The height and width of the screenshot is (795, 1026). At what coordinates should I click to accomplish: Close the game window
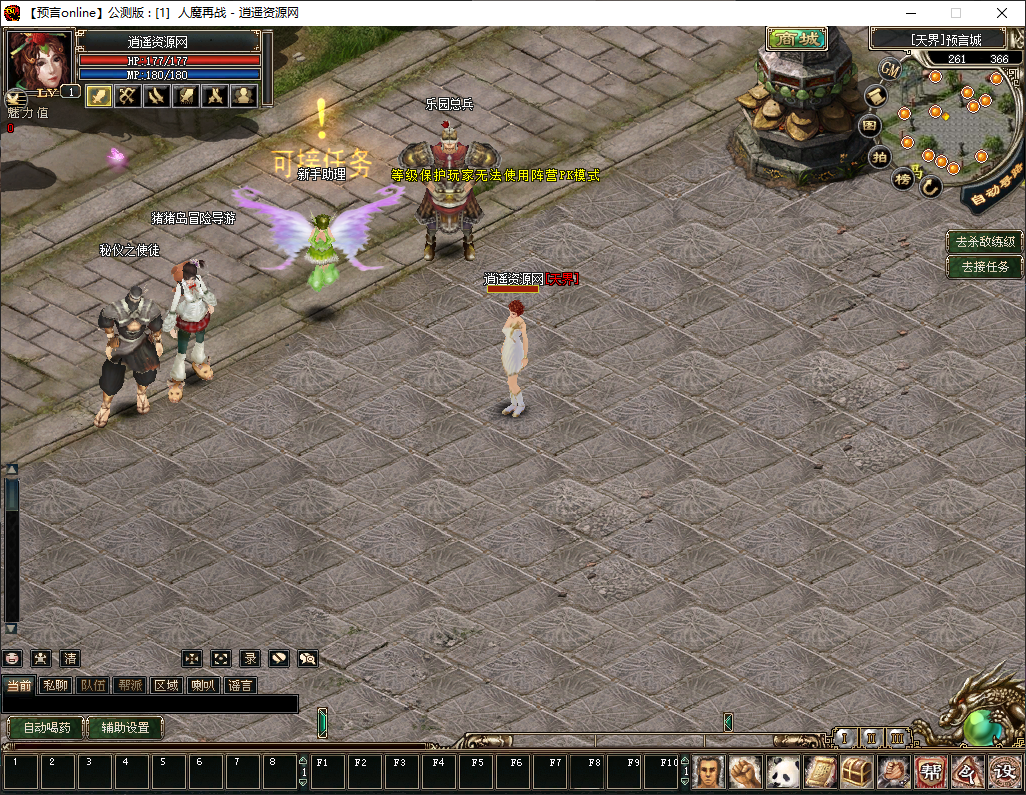(1002, 13)
